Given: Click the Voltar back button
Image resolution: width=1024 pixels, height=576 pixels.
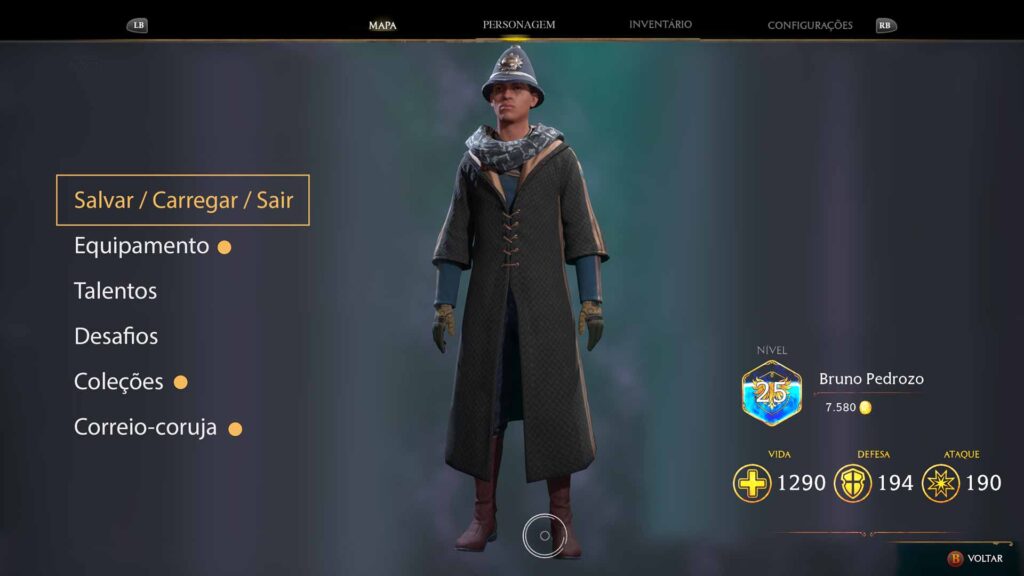Looking at the screenshot, I should (976, 558).
